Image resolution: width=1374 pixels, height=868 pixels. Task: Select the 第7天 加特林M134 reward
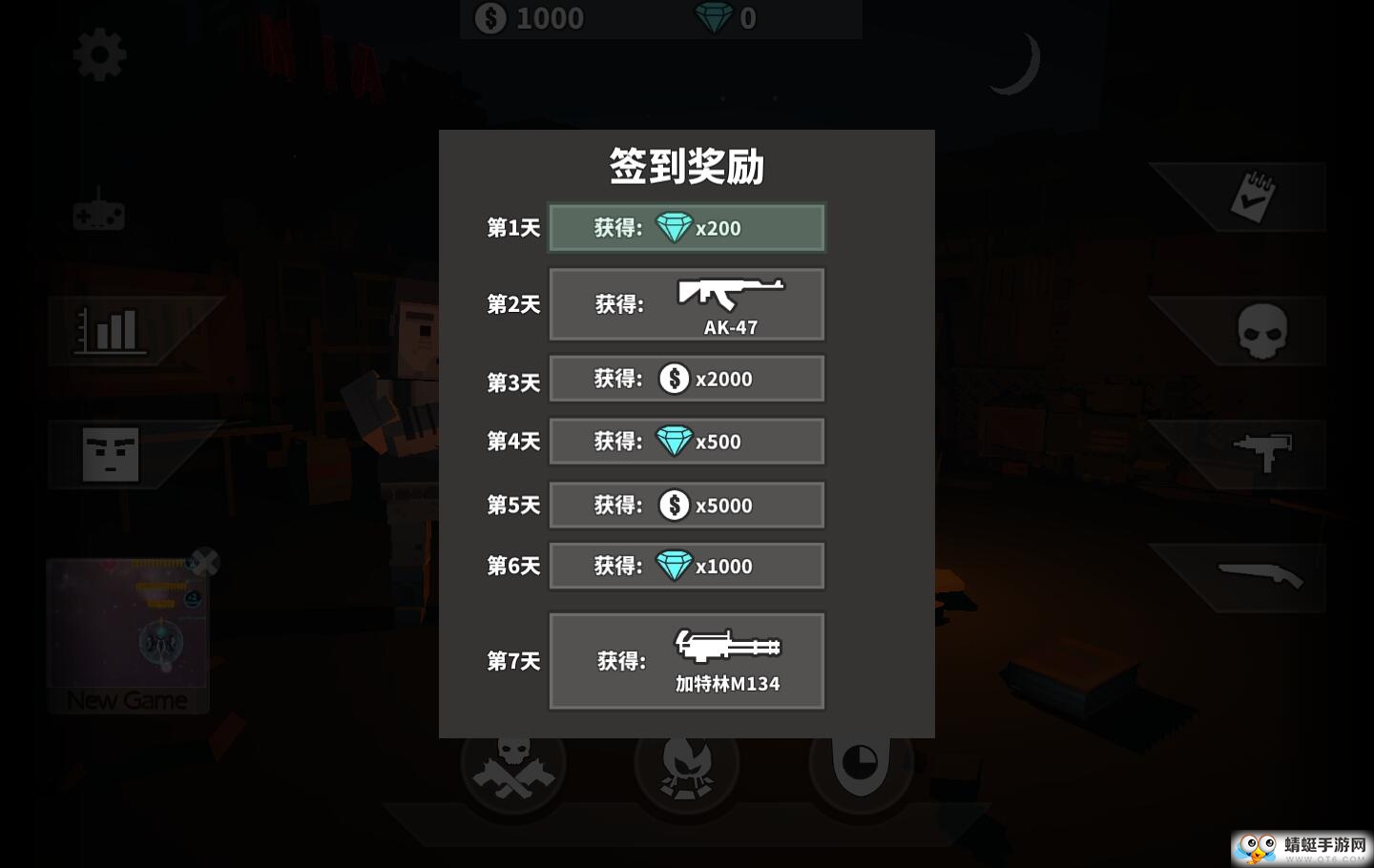click(686, 660)
